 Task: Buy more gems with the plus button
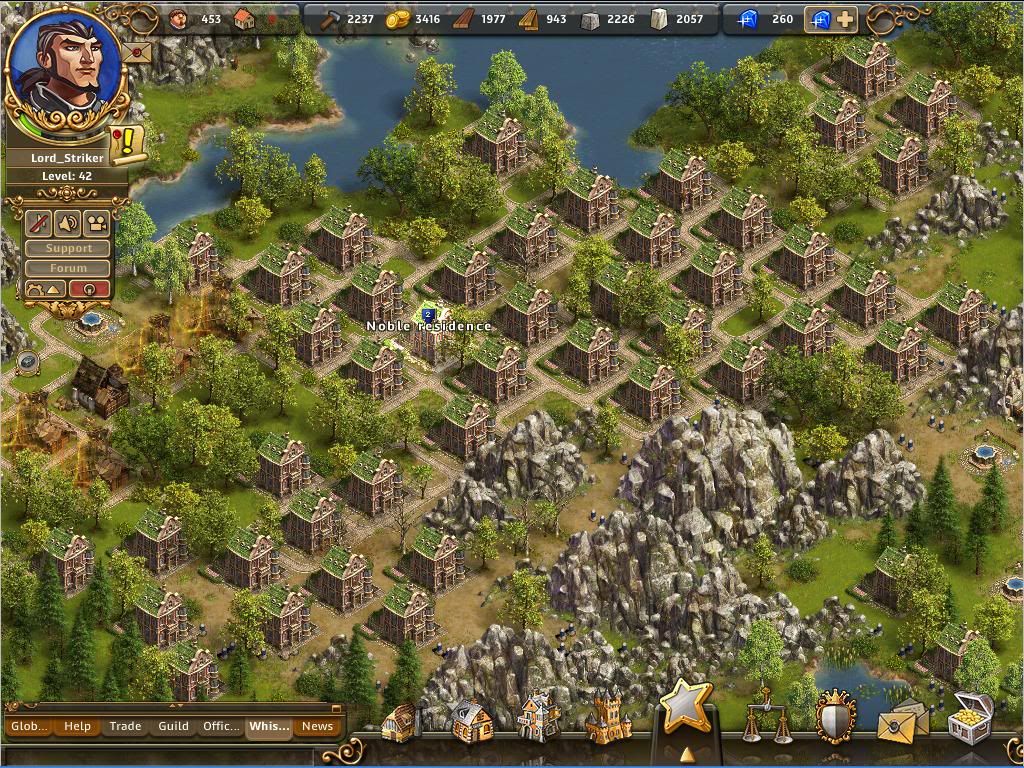[x=845, y=19]
